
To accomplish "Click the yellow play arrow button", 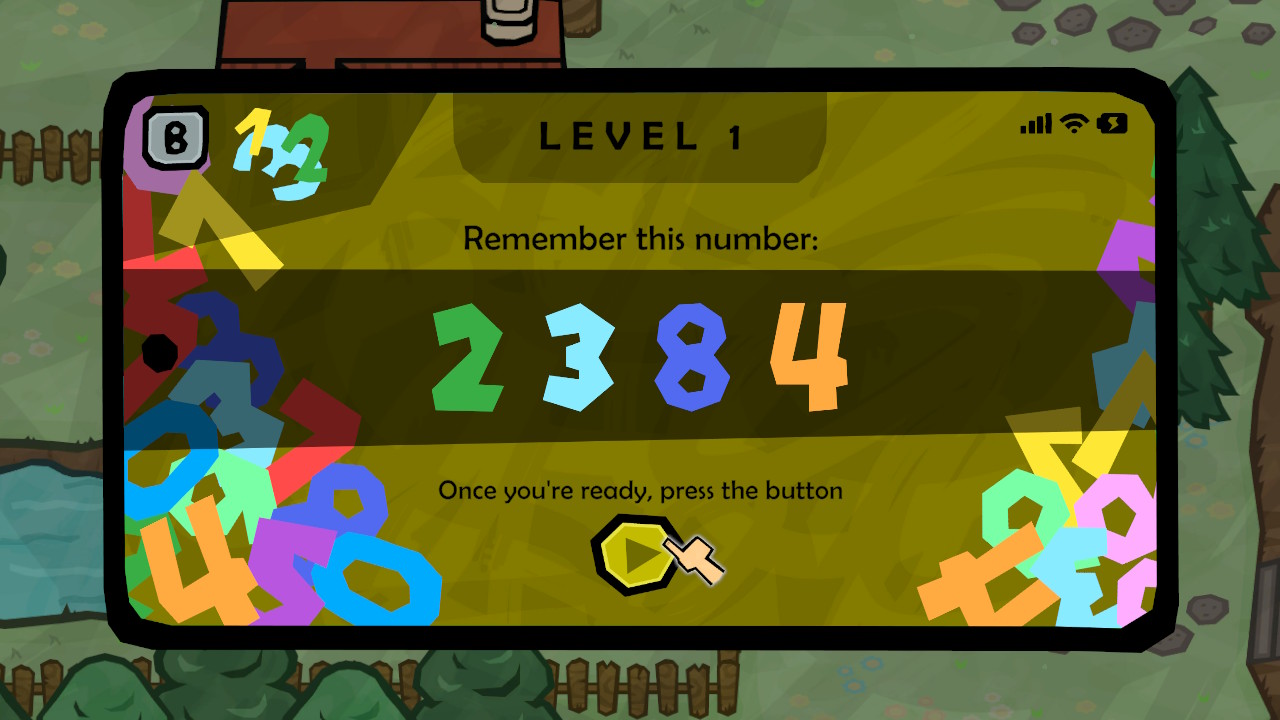I will pos(636,554).
